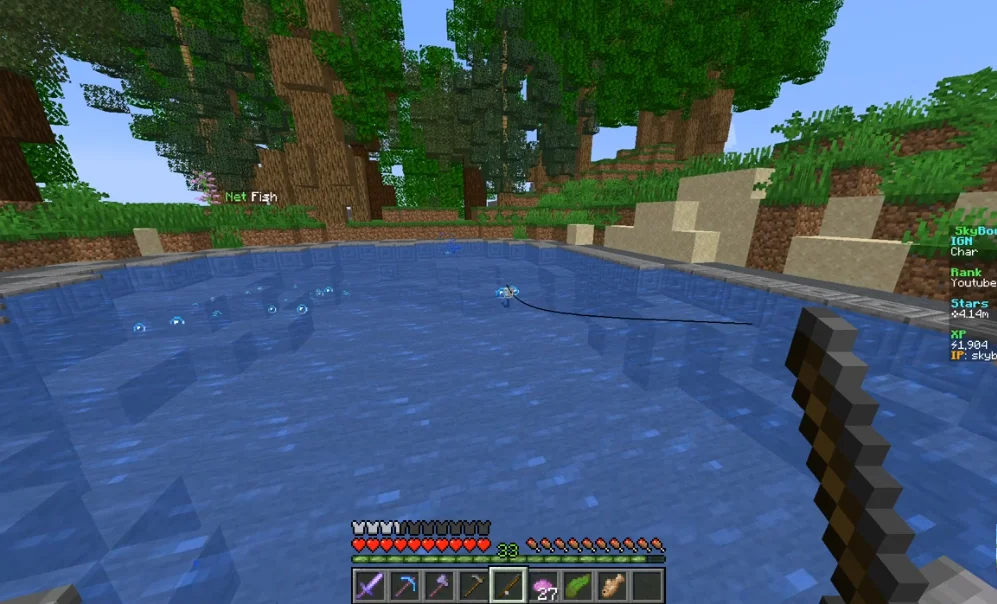Select the enchanted axe hotbar slot
997x604 pixels.
click(439, 585)
